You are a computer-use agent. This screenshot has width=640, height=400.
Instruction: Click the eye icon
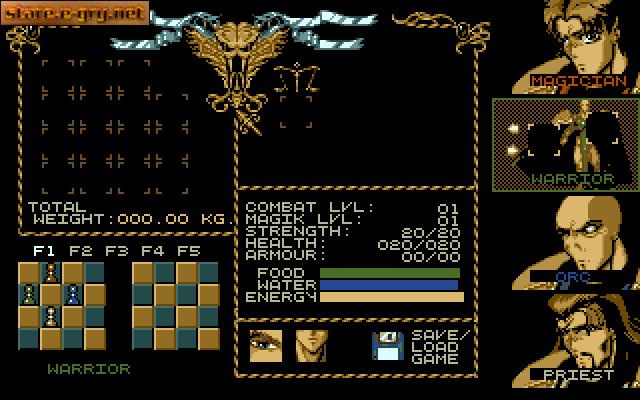(265, 345)
